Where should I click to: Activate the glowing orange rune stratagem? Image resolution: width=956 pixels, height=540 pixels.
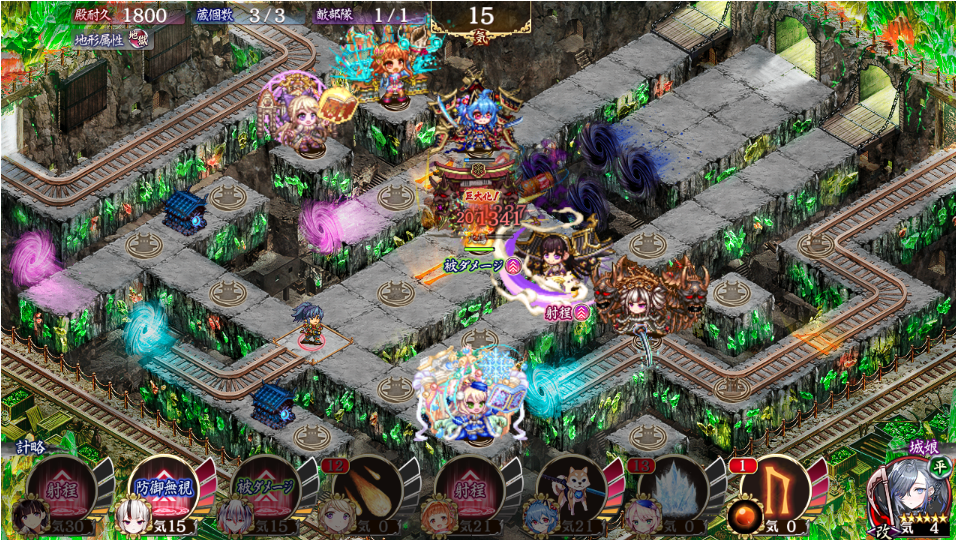pyautogui.click(x=774, y=487)
